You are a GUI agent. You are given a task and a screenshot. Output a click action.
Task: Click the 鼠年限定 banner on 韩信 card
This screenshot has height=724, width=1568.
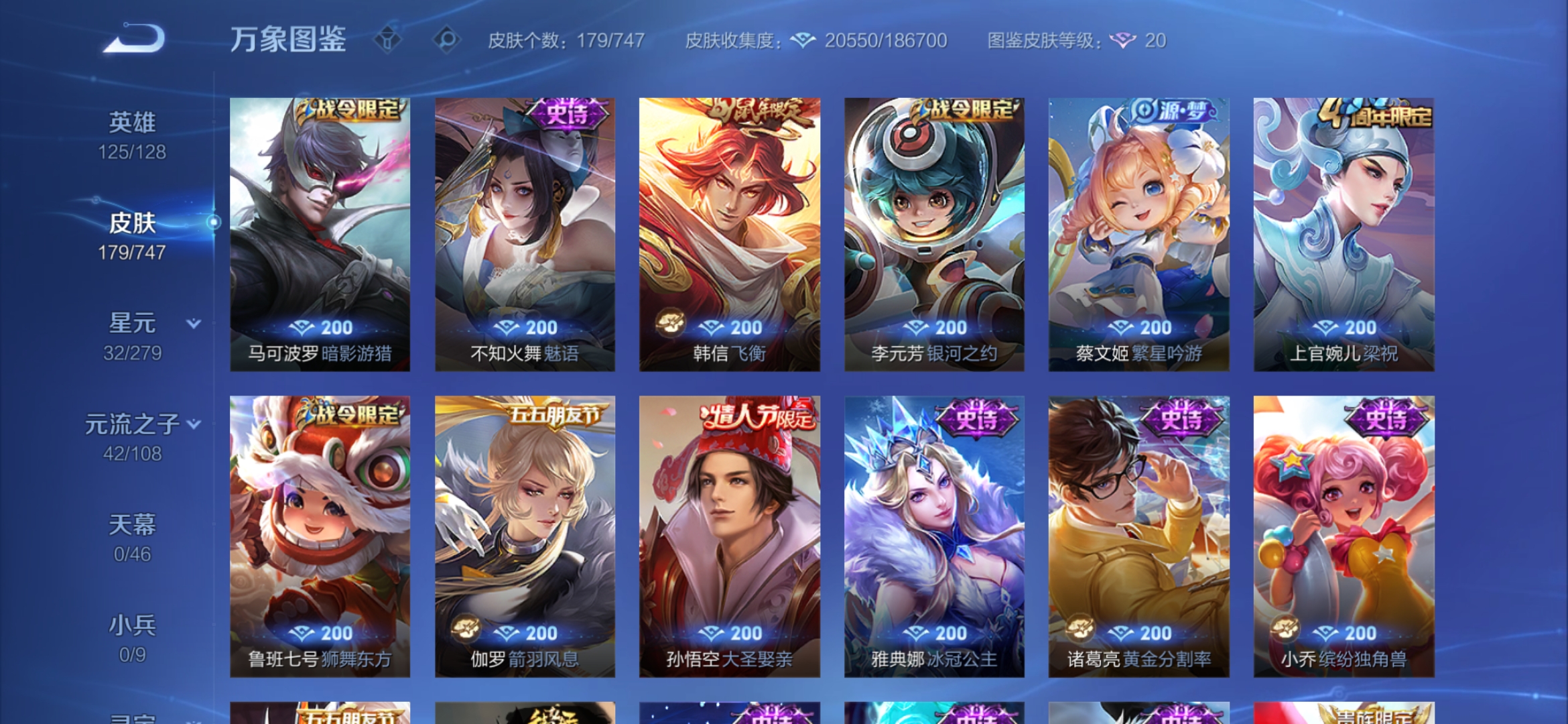[759, 111]
